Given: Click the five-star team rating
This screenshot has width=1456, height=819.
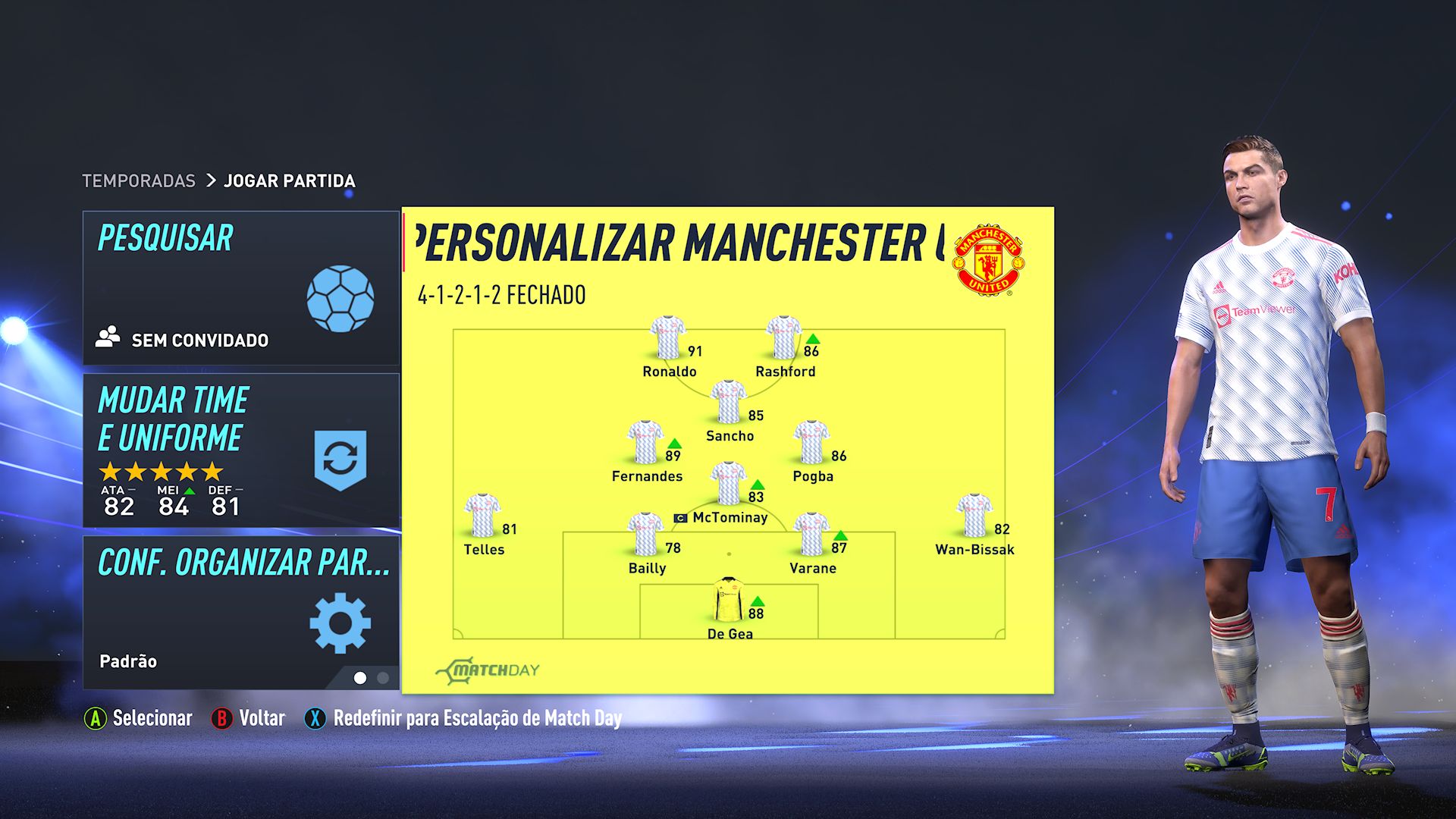Looking at the screenshot, I should 162,471.
